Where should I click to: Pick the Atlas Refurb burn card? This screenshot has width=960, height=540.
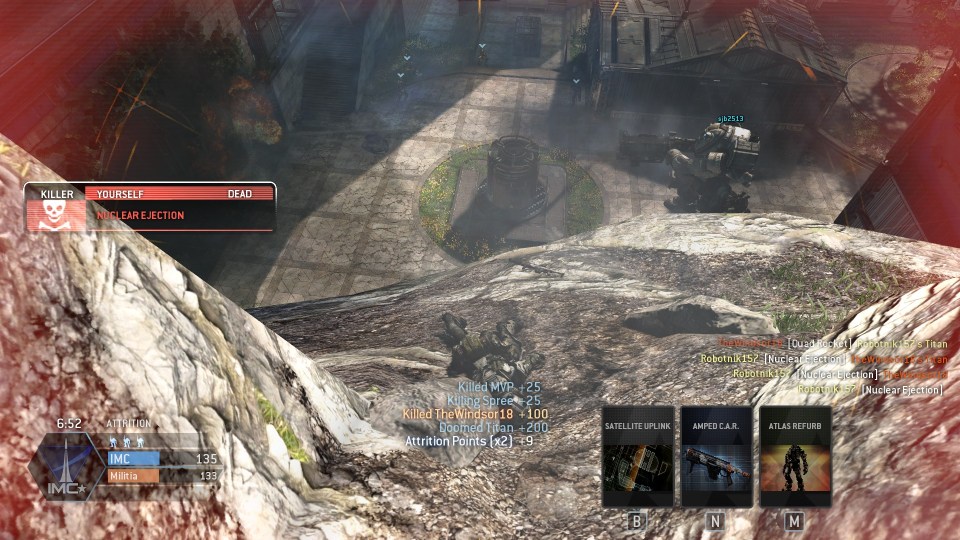click(x=795, y=457)
